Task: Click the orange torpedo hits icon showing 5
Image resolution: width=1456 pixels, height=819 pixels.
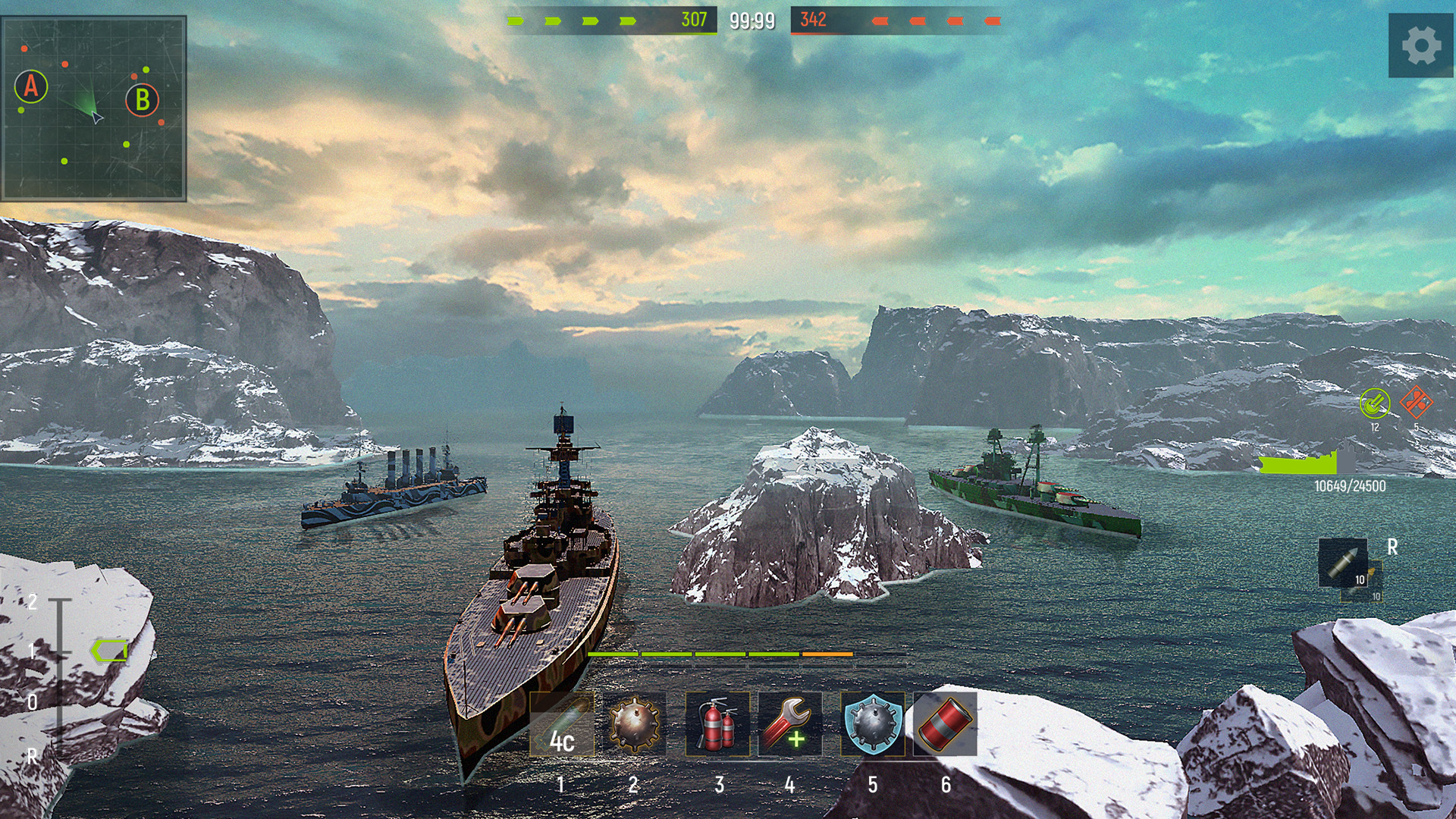Action: (x=1416, y=400)
